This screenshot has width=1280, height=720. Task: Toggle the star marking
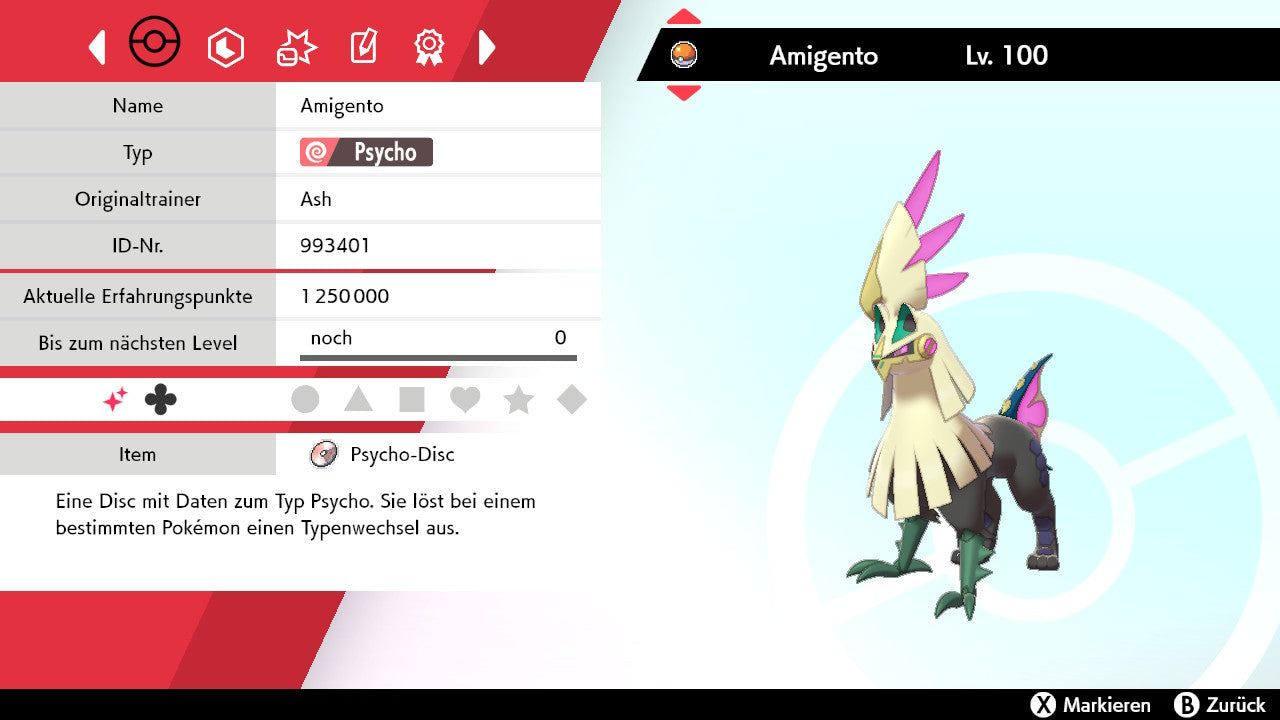click(x=518, y=400)
